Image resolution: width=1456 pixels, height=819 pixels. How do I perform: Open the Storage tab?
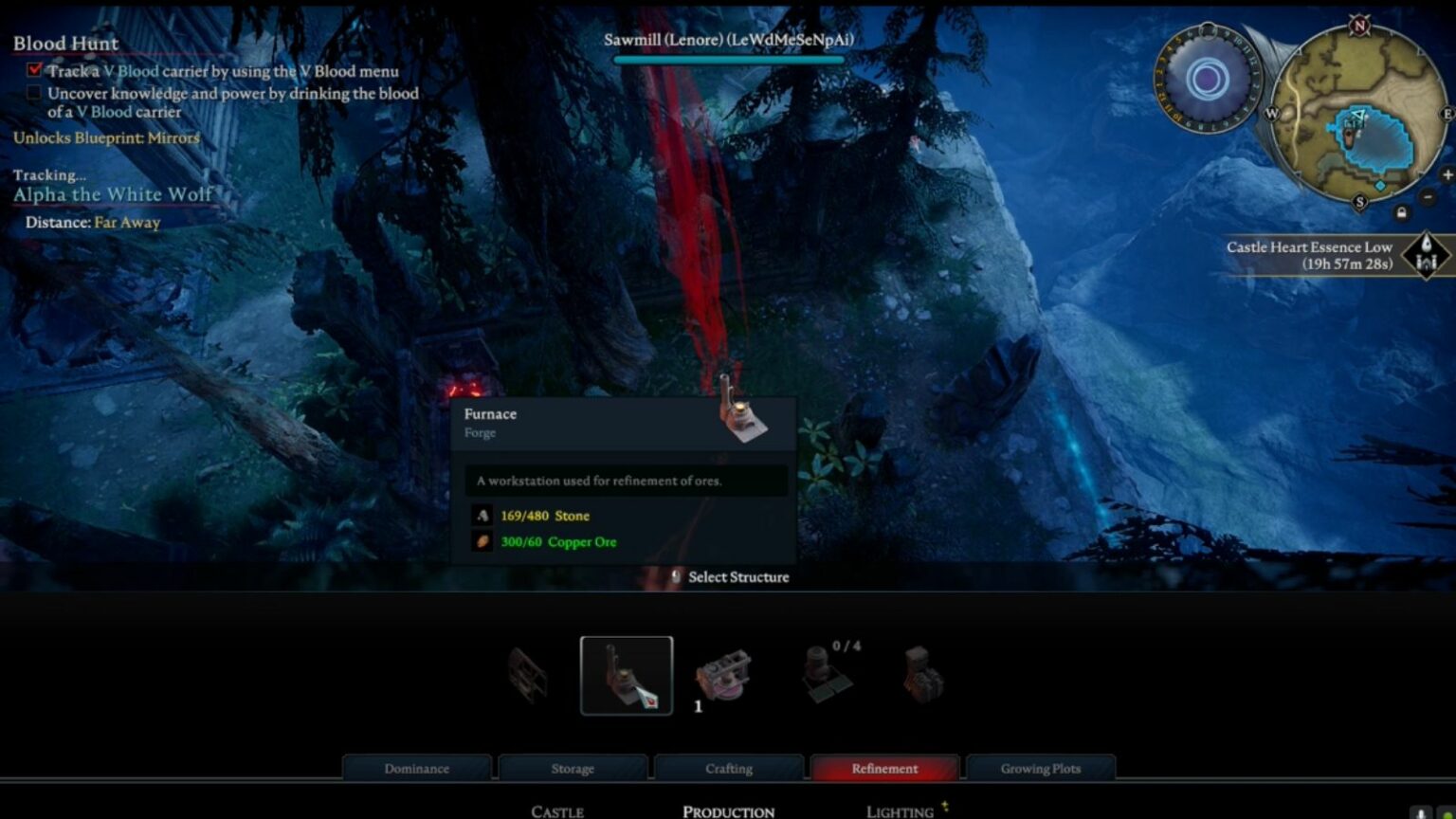pyautogui.click(x=573, y=768)
